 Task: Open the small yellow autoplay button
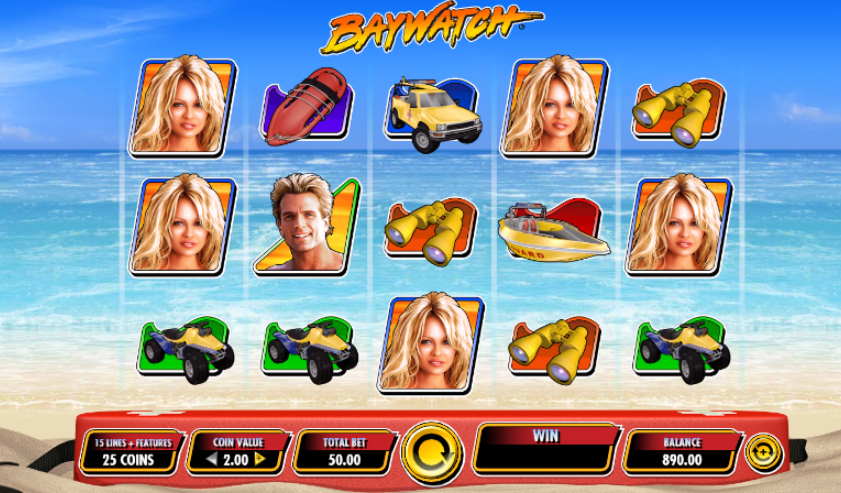(763, 452)
